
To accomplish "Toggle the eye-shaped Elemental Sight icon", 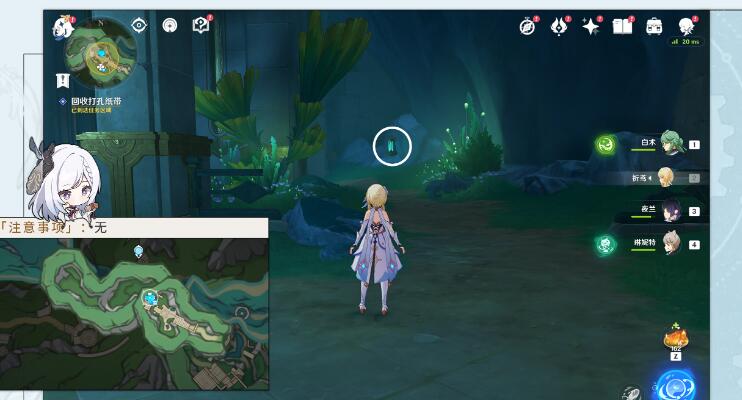I will pyautogui.click(x=139, y=26).
